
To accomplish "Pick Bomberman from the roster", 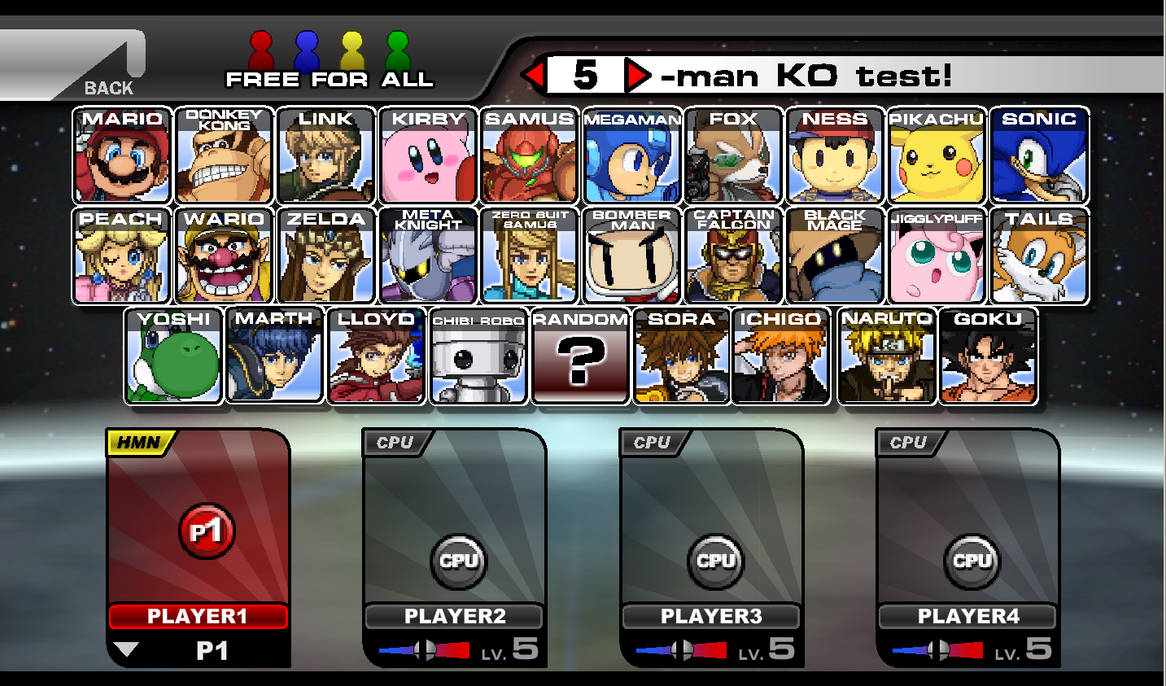I will (632, 255).
